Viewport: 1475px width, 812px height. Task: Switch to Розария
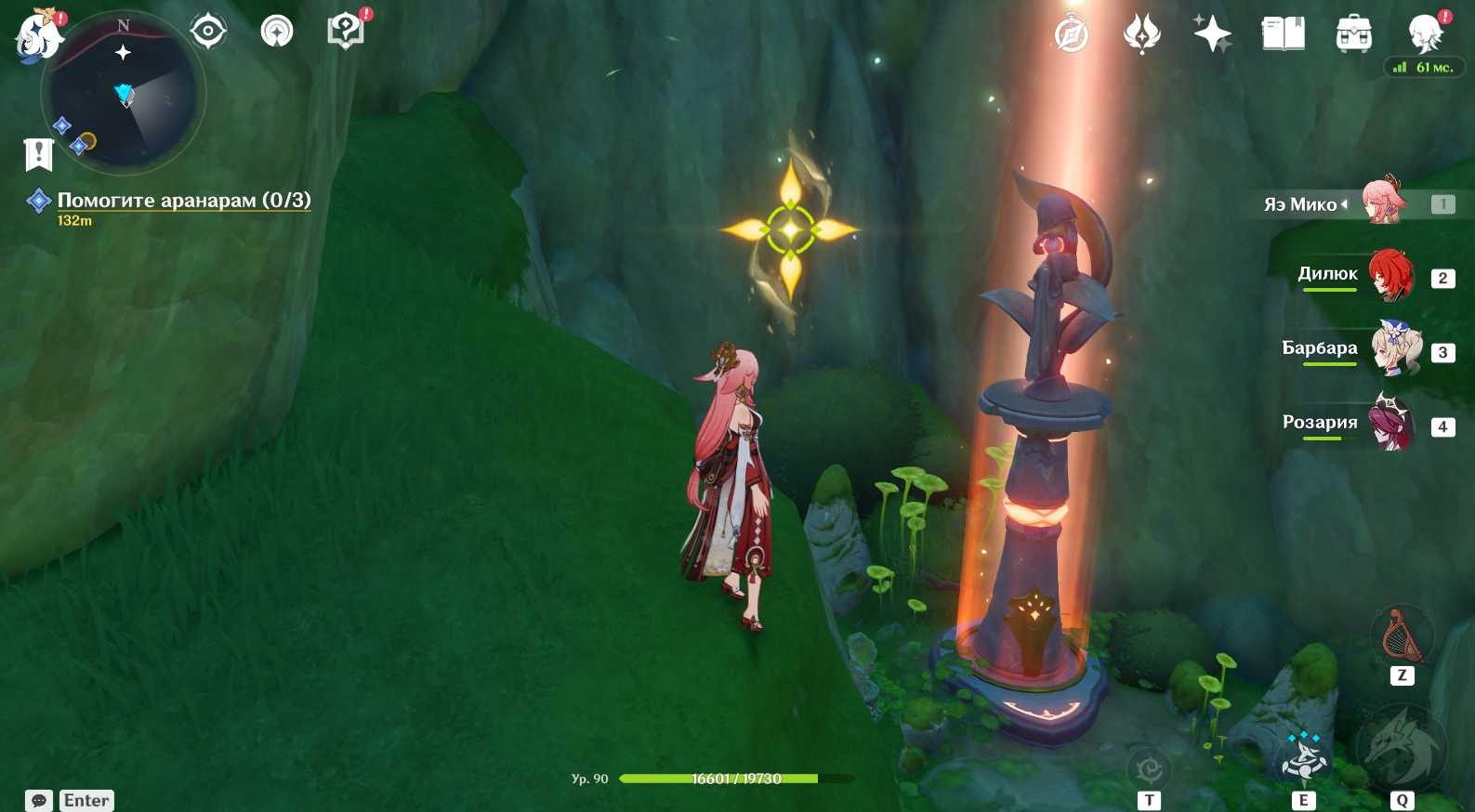click(x=1391, y=425)
